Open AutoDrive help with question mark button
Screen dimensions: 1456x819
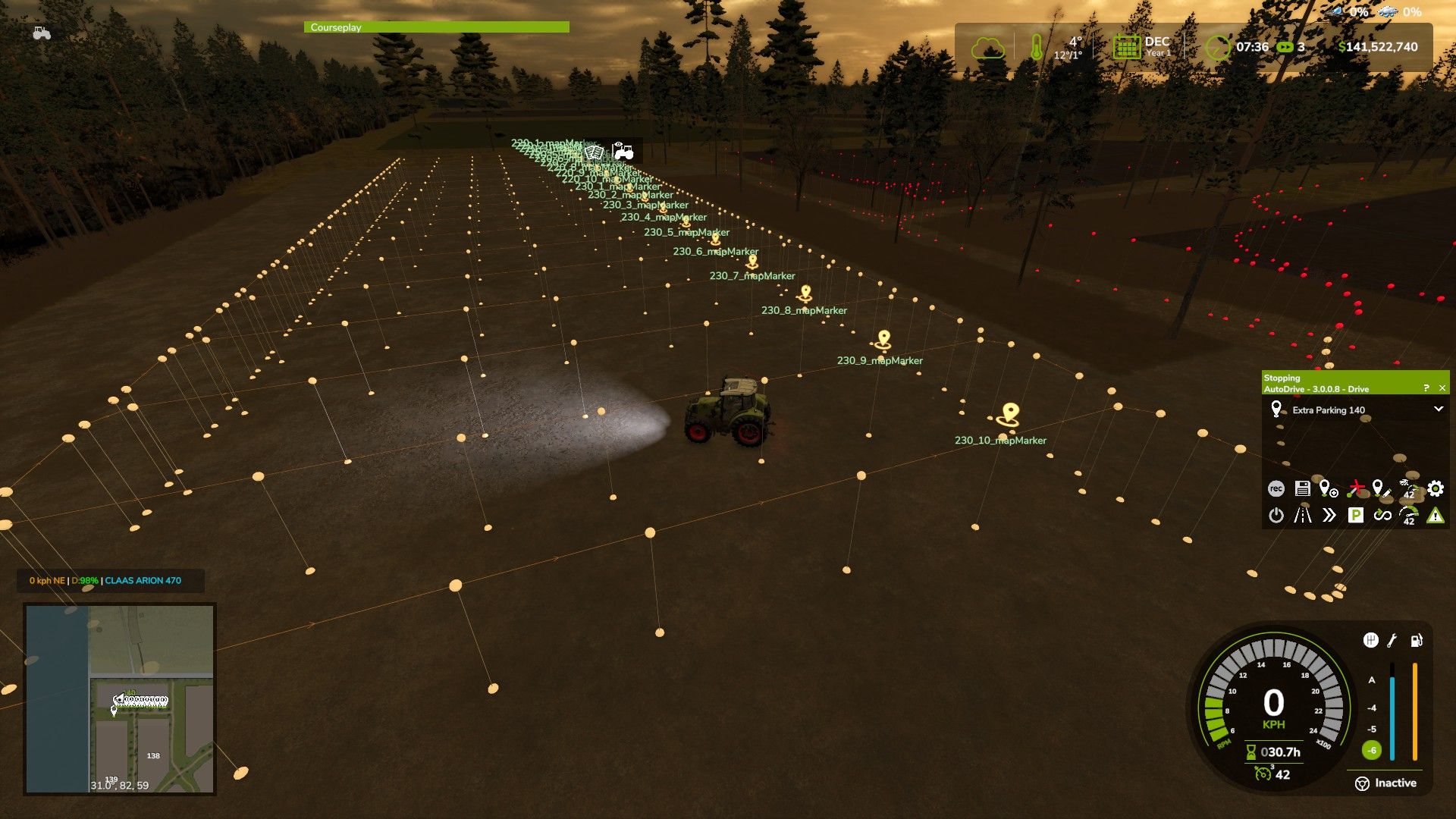tap(1426, 387)
